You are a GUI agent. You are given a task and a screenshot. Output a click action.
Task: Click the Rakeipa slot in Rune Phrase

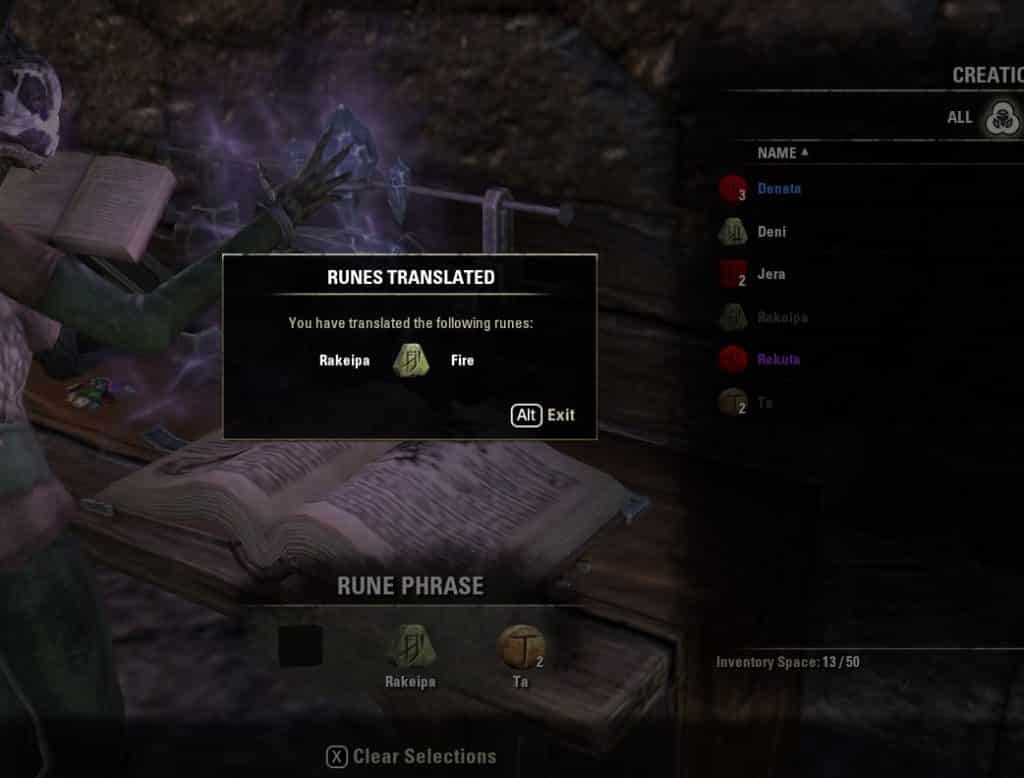[411, 647]
